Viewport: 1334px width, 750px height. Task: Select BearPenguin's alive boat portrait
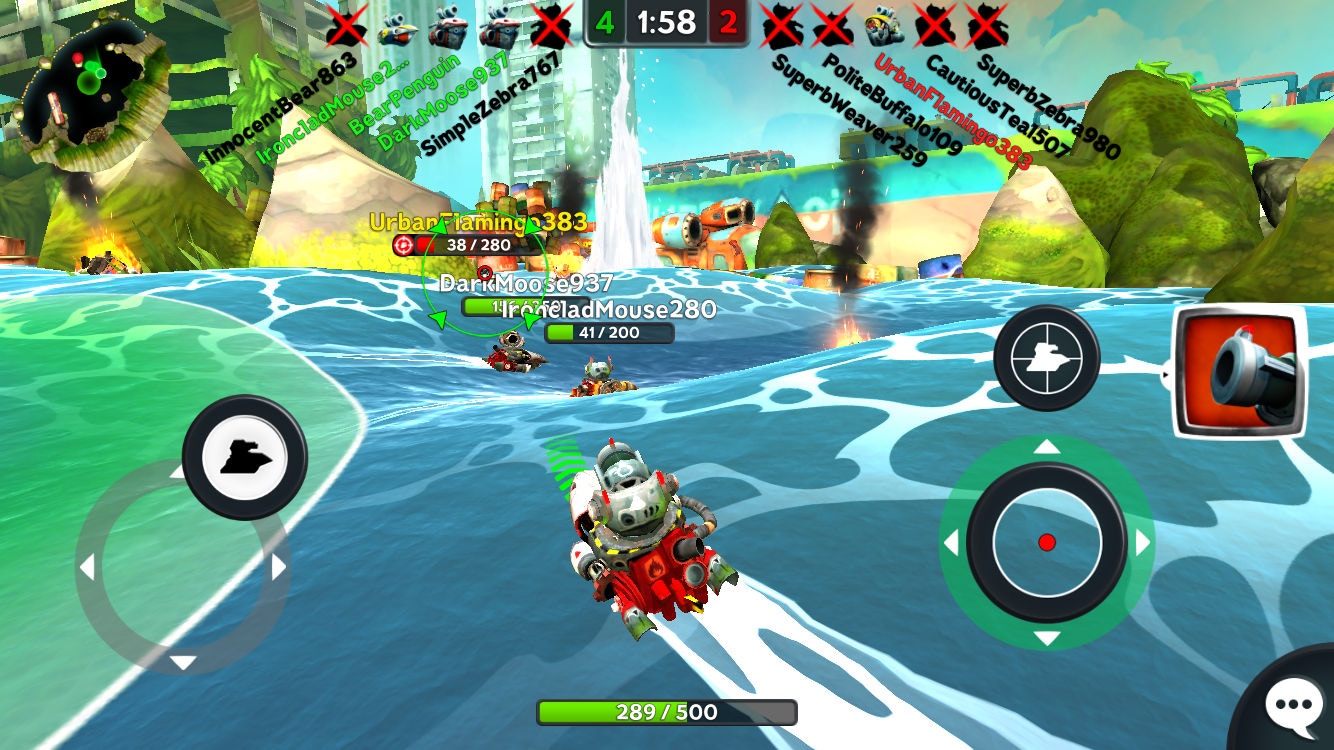click(x=450, y=28)
